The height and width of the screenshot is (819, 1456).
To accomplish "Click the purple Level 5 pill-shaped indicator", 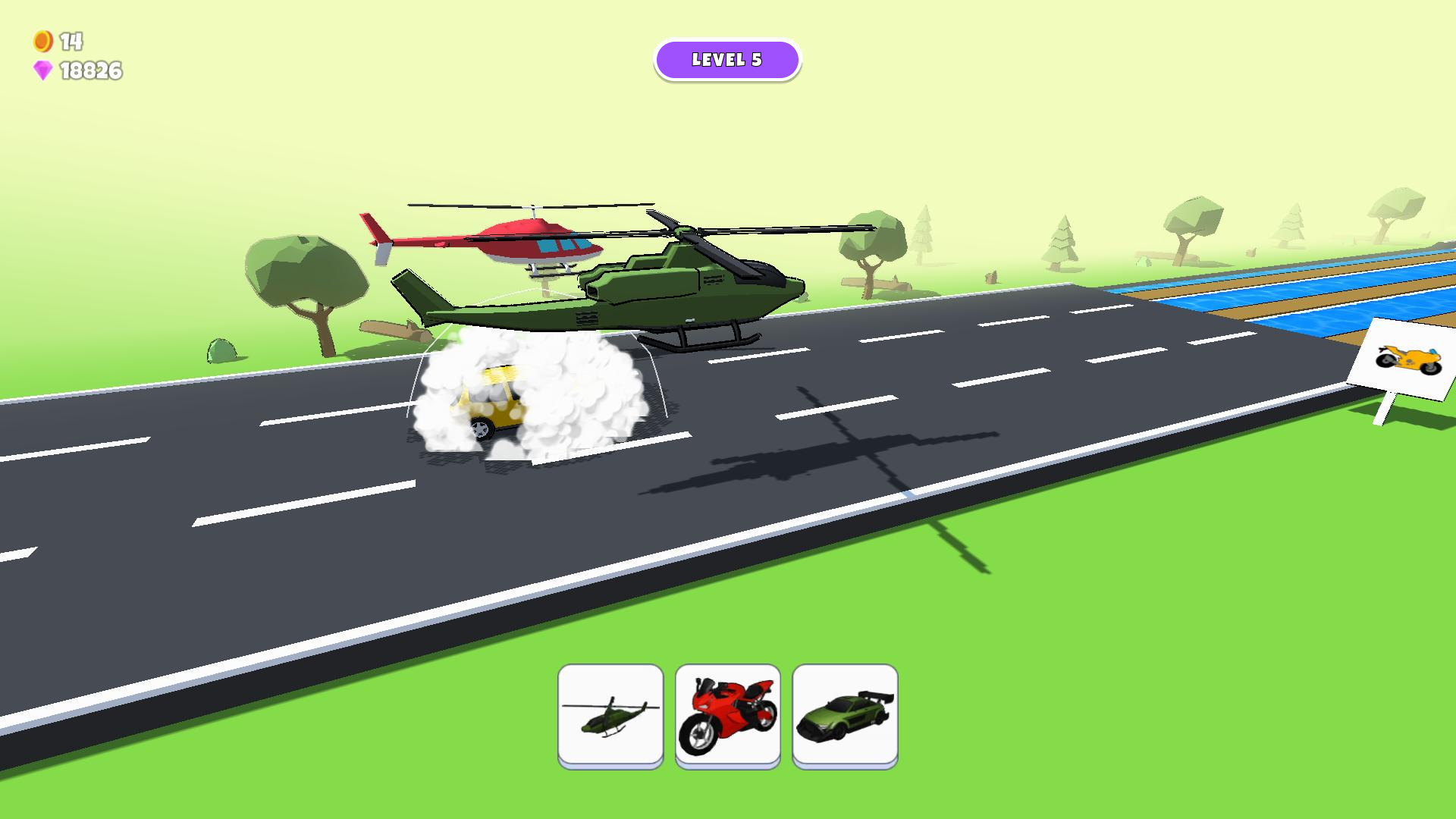I will coord(727,60).
